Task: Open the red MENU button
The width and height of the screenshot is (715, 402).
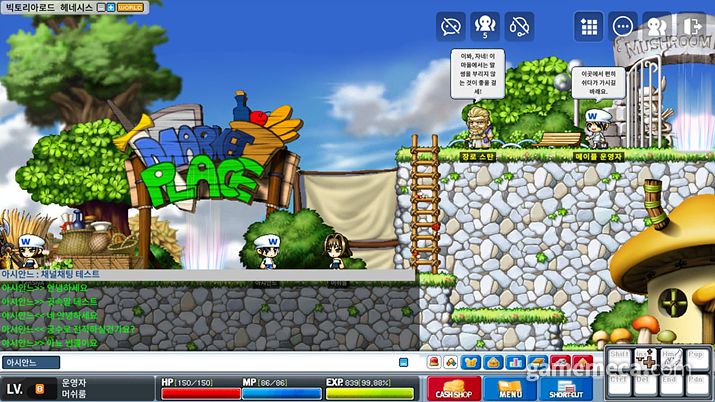Action: coord(509,388)
